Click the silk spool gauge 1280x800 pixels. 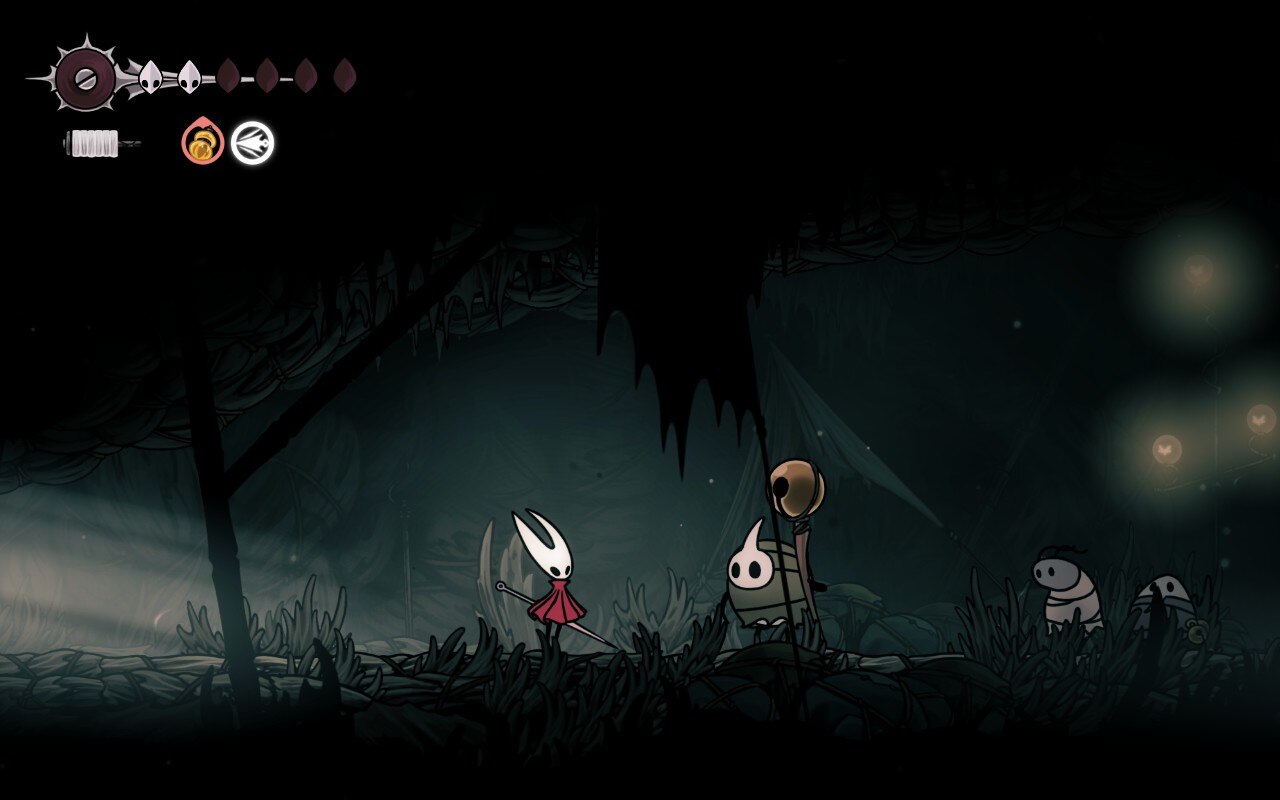[93, 143]
